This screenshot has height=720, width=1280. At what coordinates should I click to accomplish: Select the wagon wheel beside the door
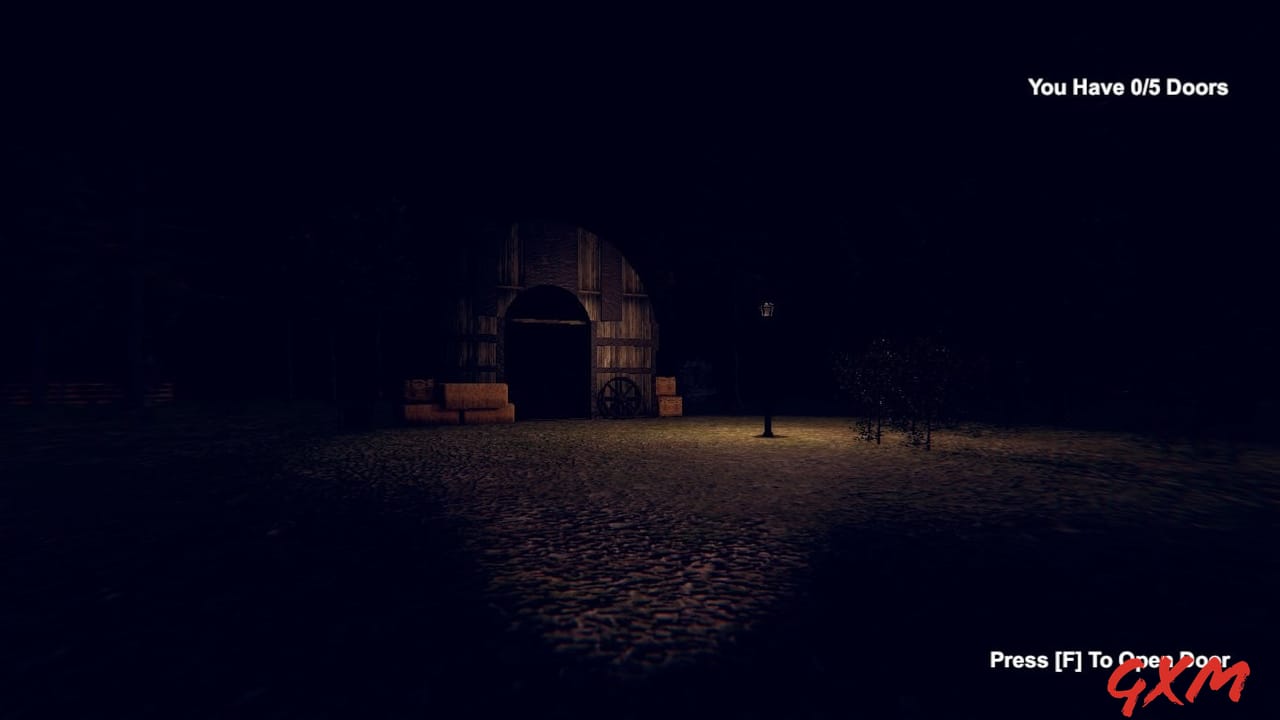click(619, 396)
